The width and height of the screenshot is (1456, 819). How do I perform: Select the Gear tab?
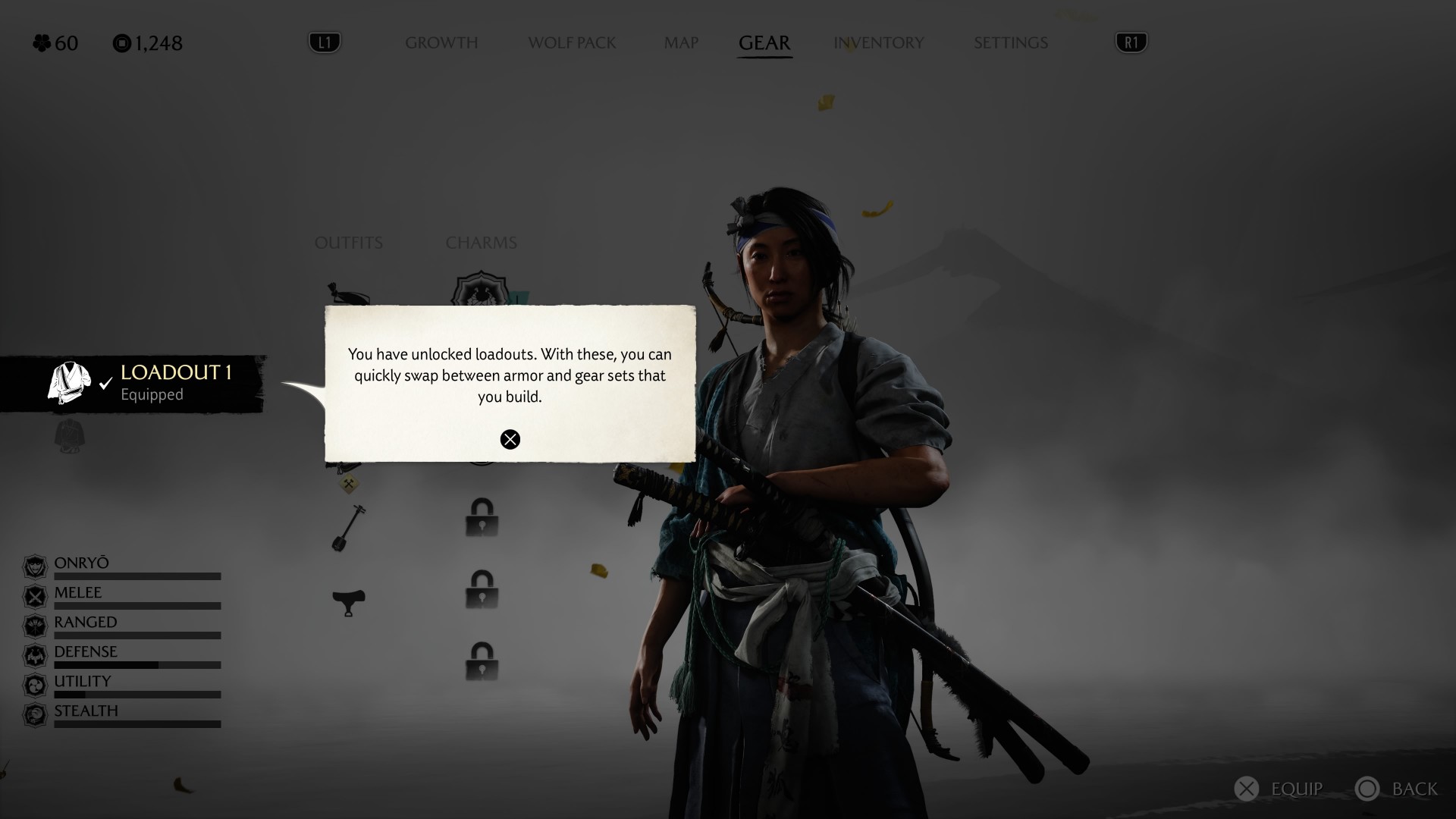pos(764,43)
